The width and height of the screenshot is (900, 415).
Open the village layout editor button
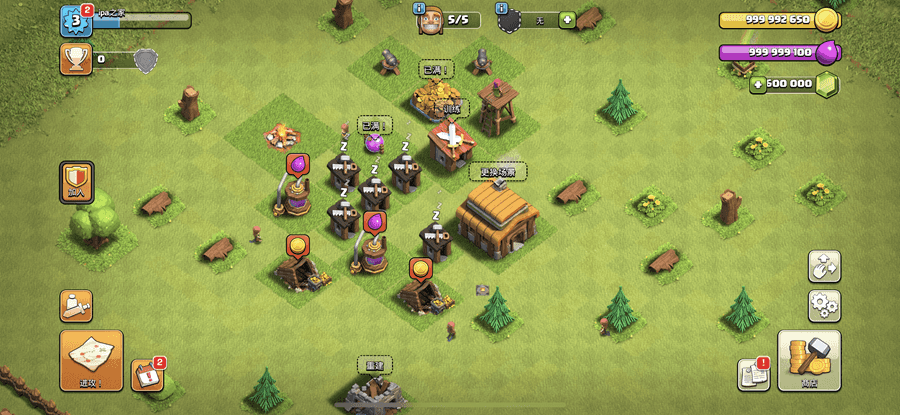pyautogui.click(x=824, y=267)
